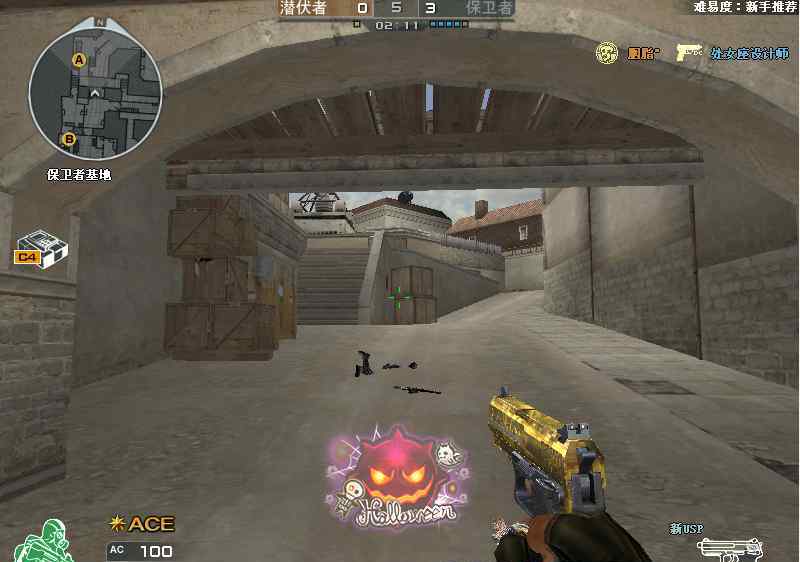Select the A bomb site marker on minimap
Image resolution: width=800 pixels, height=562 pixels.
tap(78, 61)
